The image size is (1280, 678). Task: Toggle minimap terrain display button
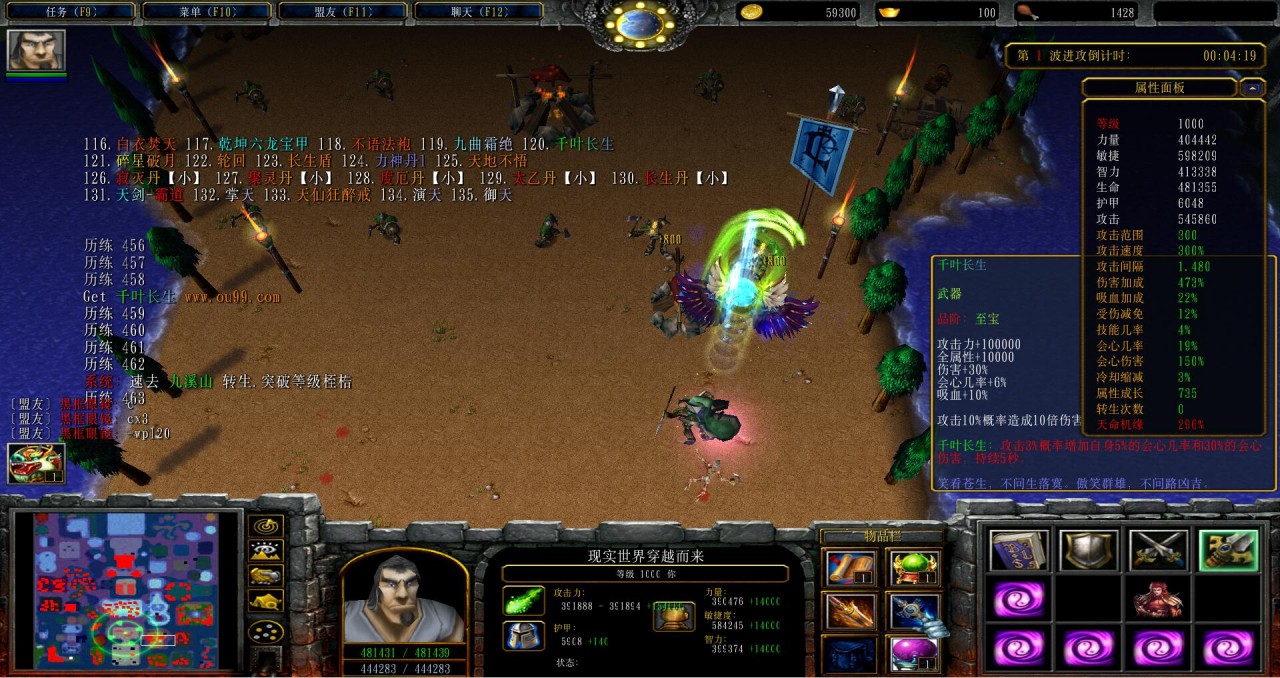(x=265, y=550)
